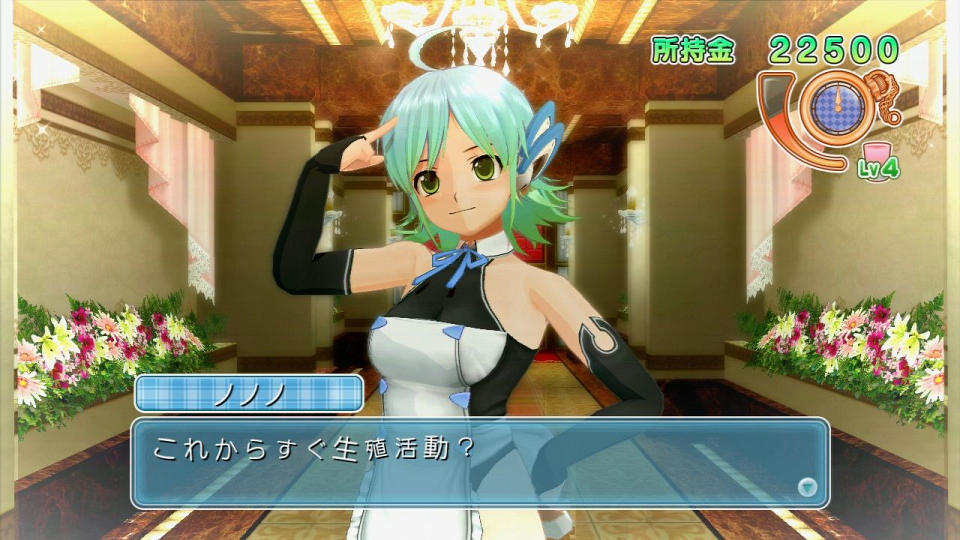The height and width of the screenshot is (540, 960).
Task: Click the dialogue text box to continue
Action: coord(480,462)
